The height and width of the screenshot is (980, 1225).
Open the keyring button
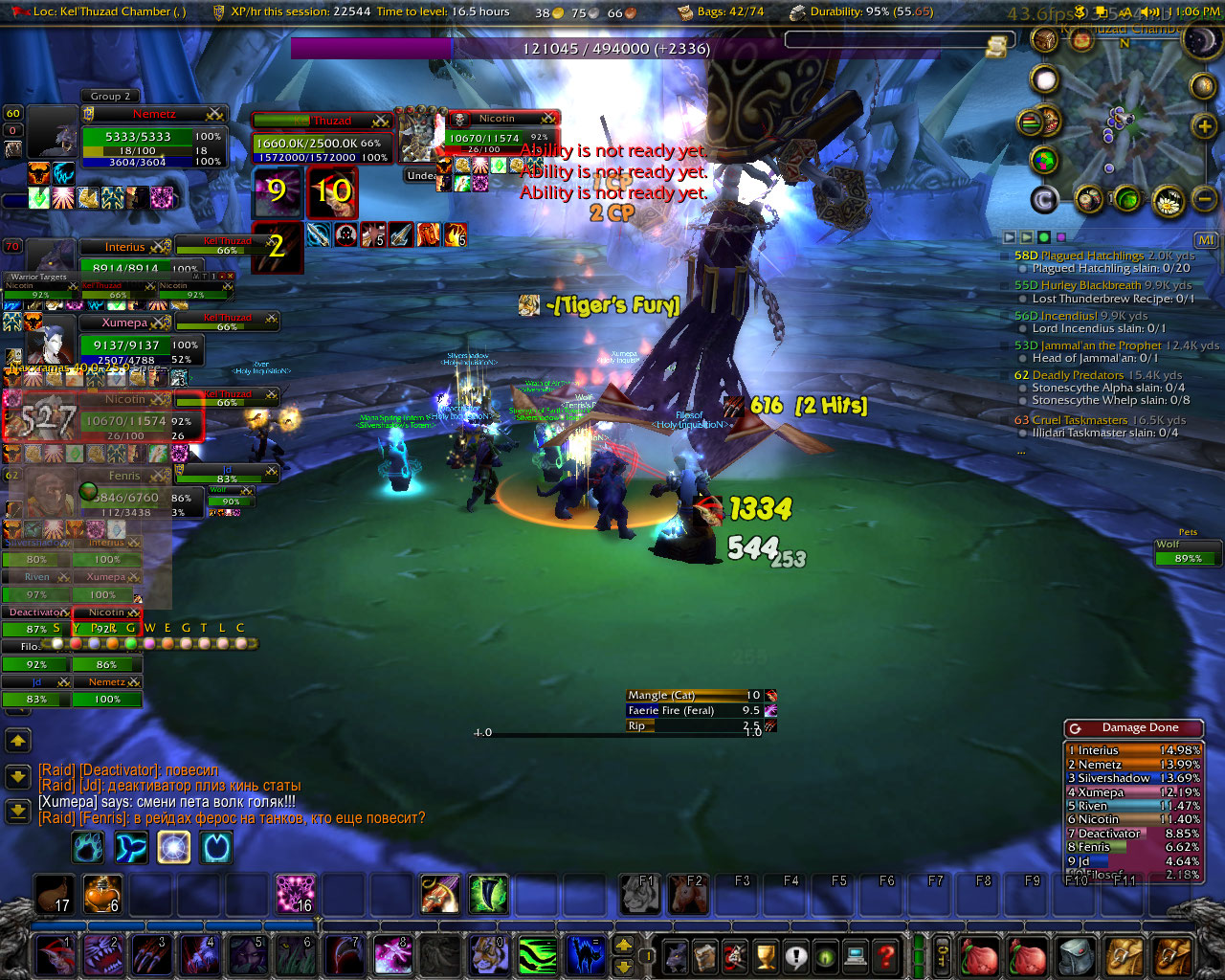[x=943, y=955]
